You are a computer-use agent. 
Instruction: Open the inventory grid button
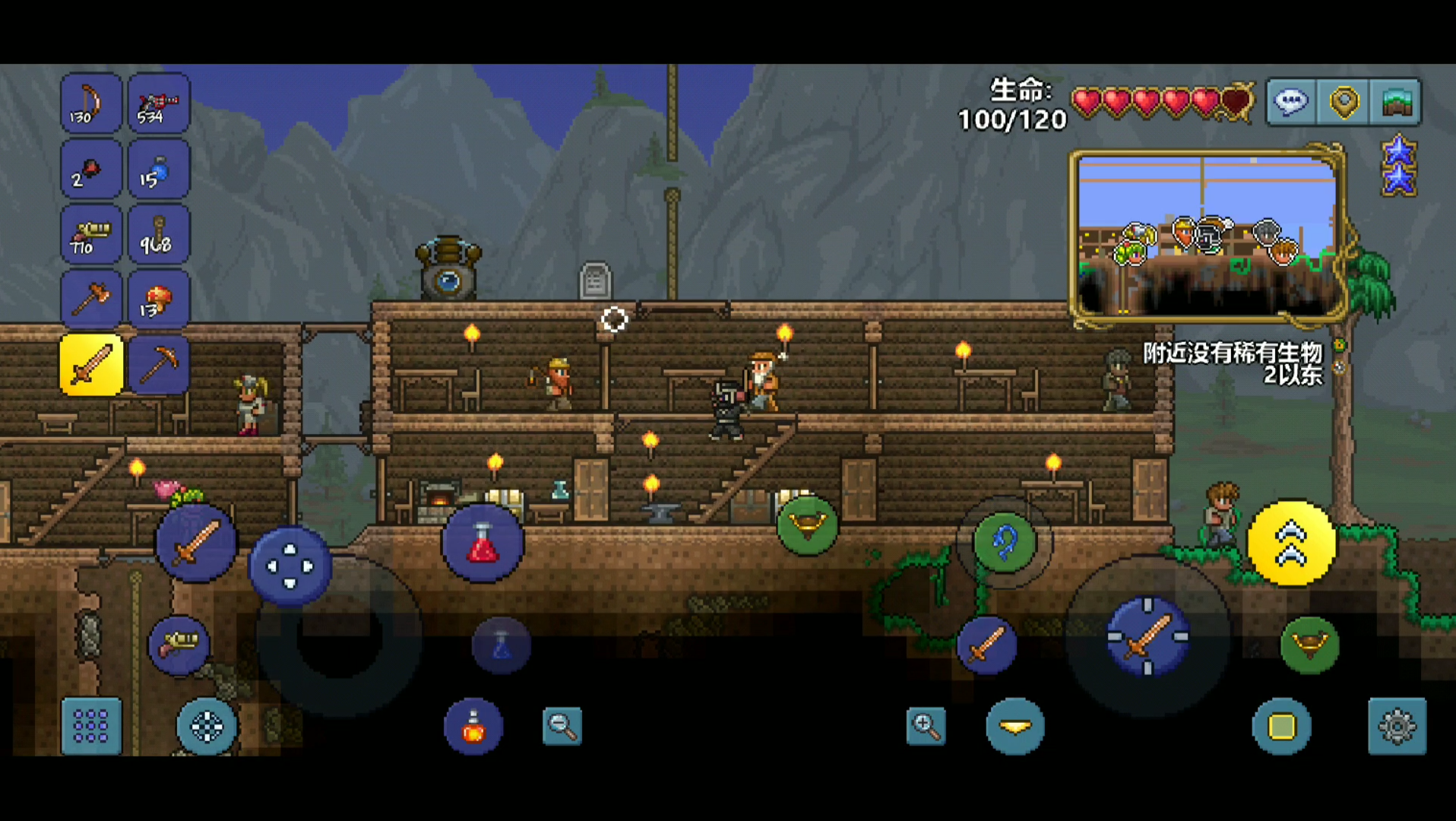coord(91,726)
